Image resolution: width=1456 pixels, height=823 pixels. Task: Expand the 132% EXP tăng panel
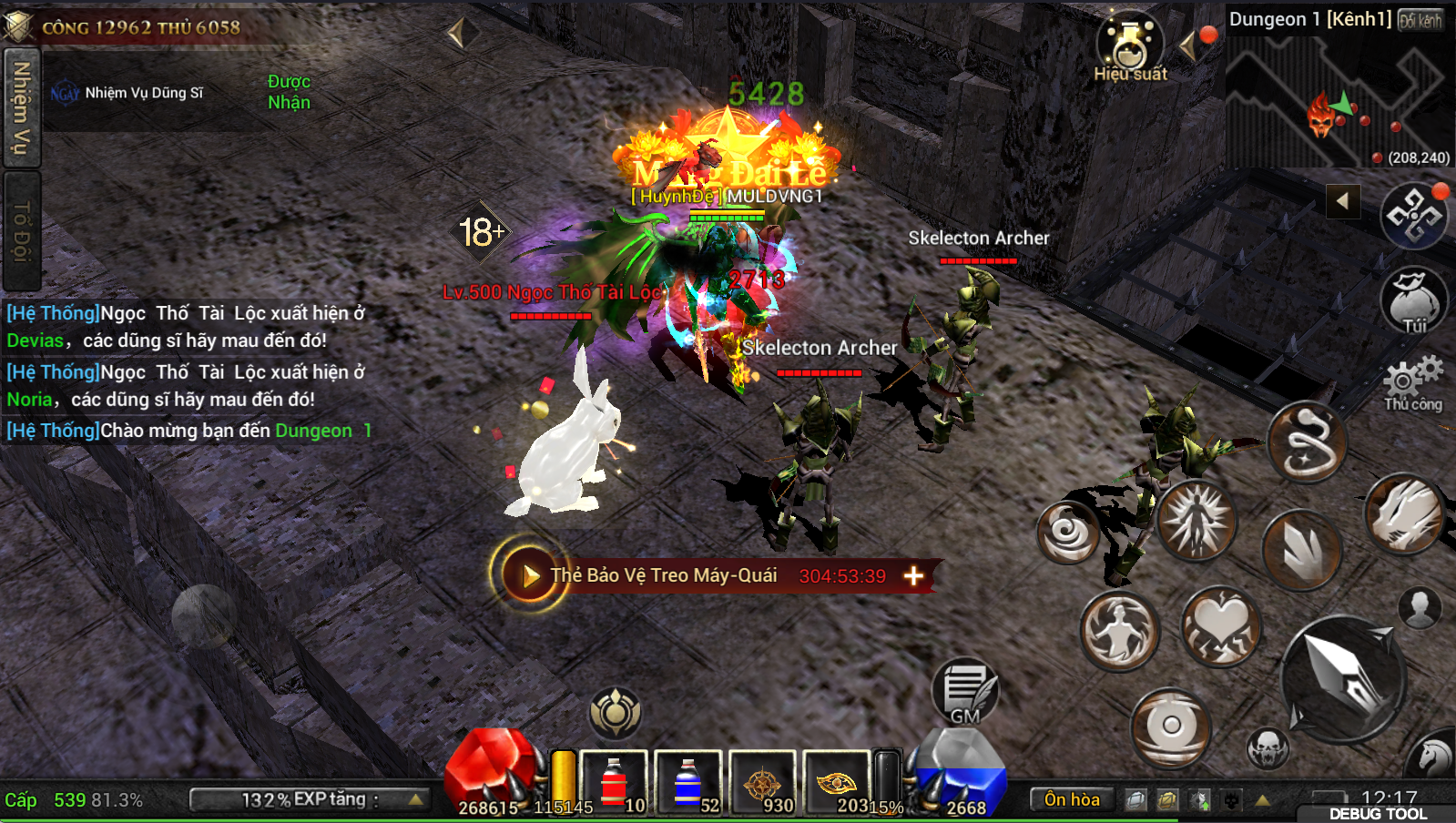(310, 799)
